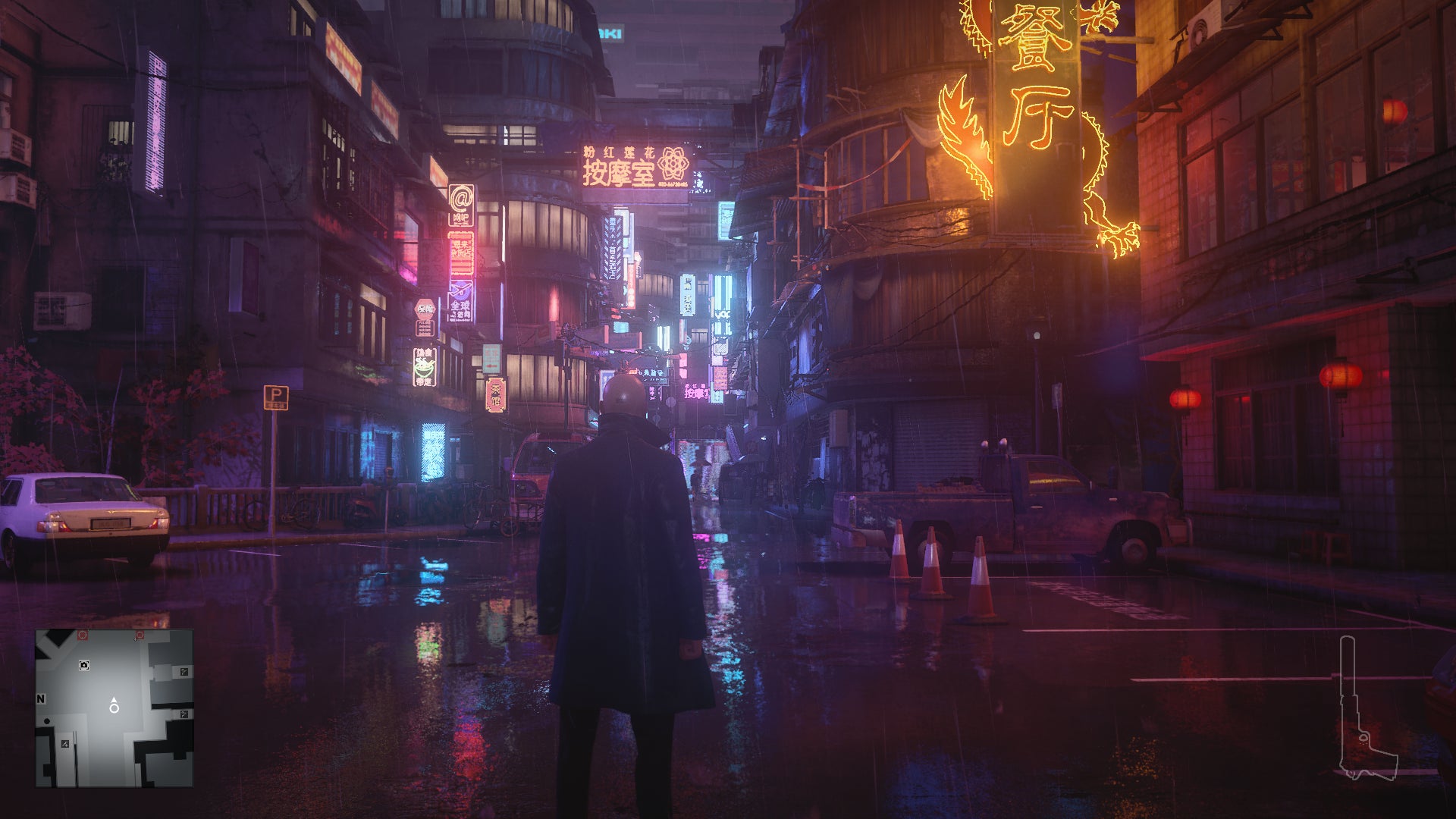Click the N compass letter on the minimap

click(42, 698)
